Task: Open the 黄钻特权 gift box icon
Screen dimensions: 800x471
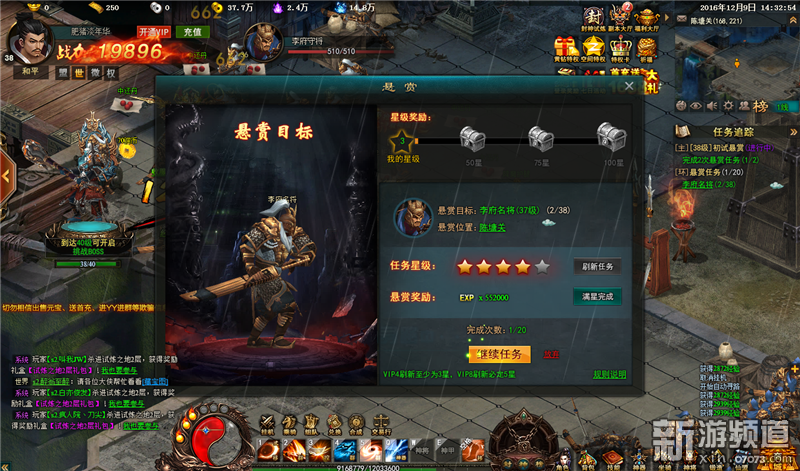Action: [x=566, y=48]
